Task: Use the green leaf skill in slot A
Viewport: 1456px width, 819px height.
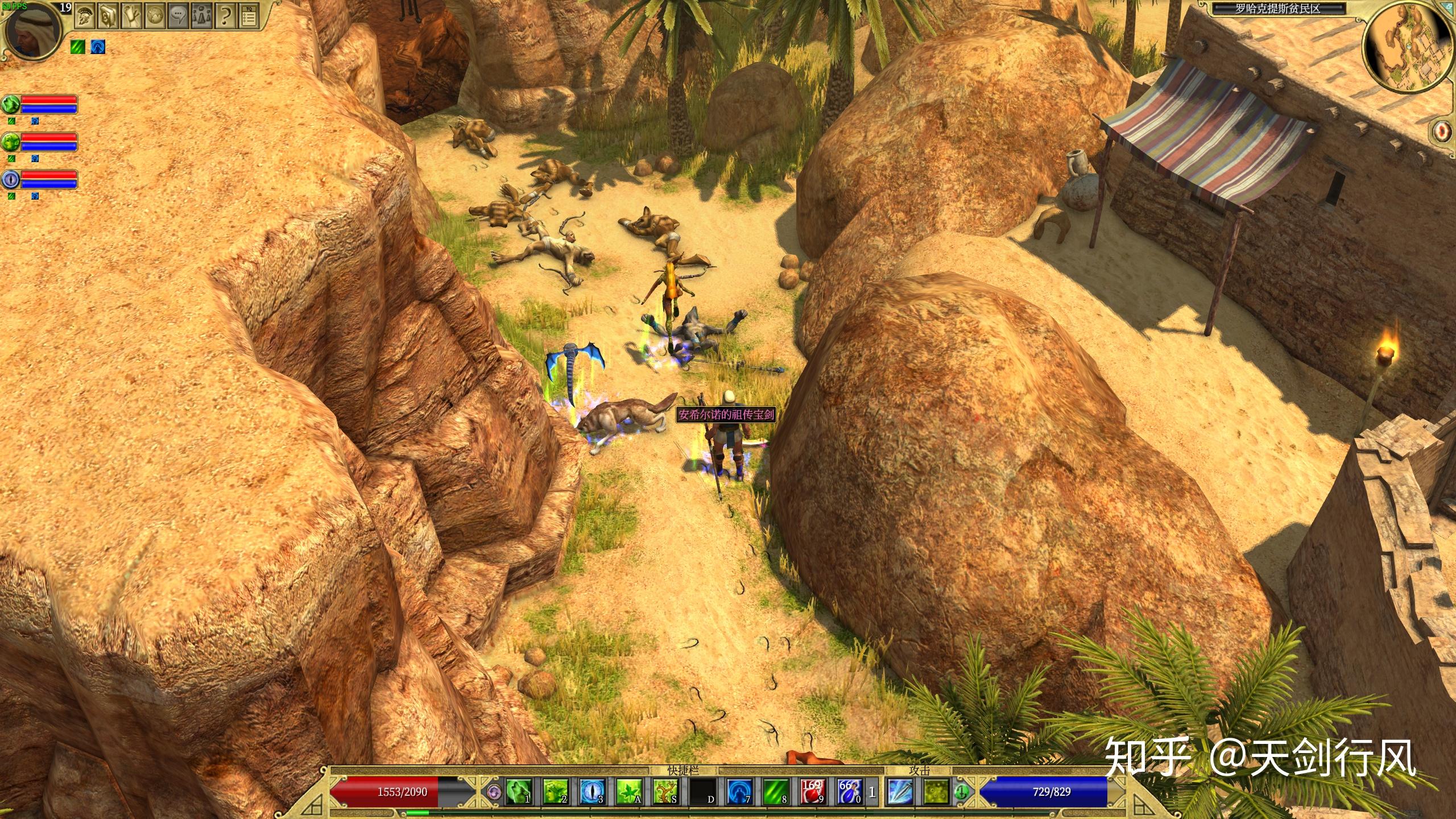Action: point(628,792)
